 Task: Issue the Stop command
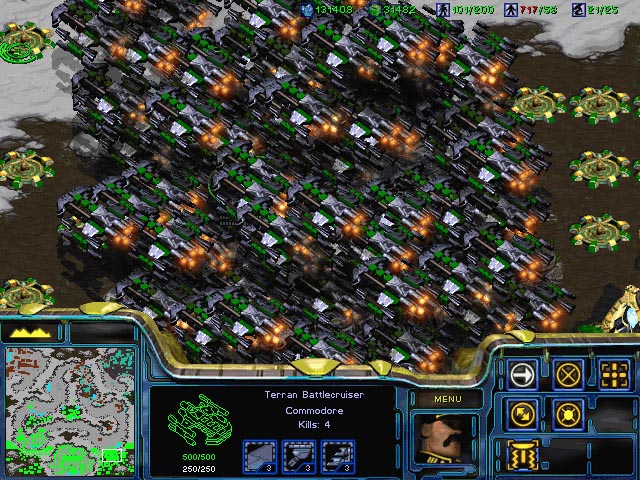click(x=569, y=374)
